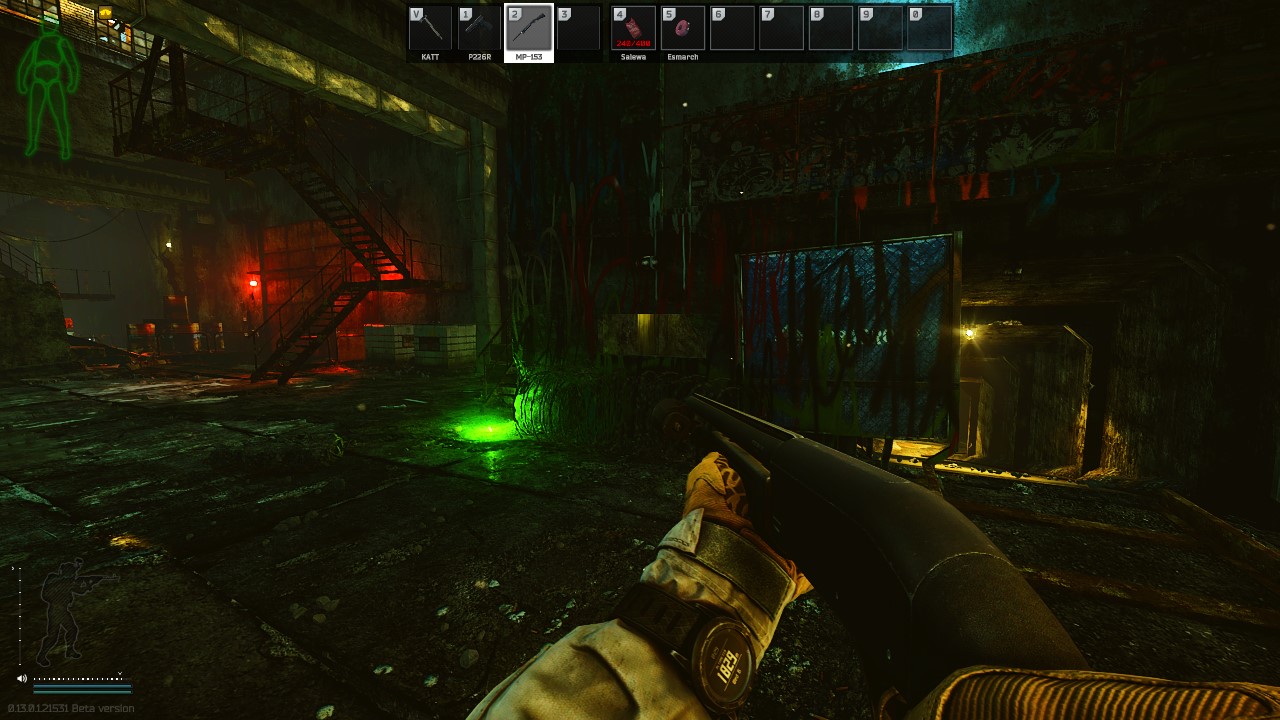Select the KATT melee weapon slot
The height and width of the screenshot is (720, 1280).
point(430,29)
